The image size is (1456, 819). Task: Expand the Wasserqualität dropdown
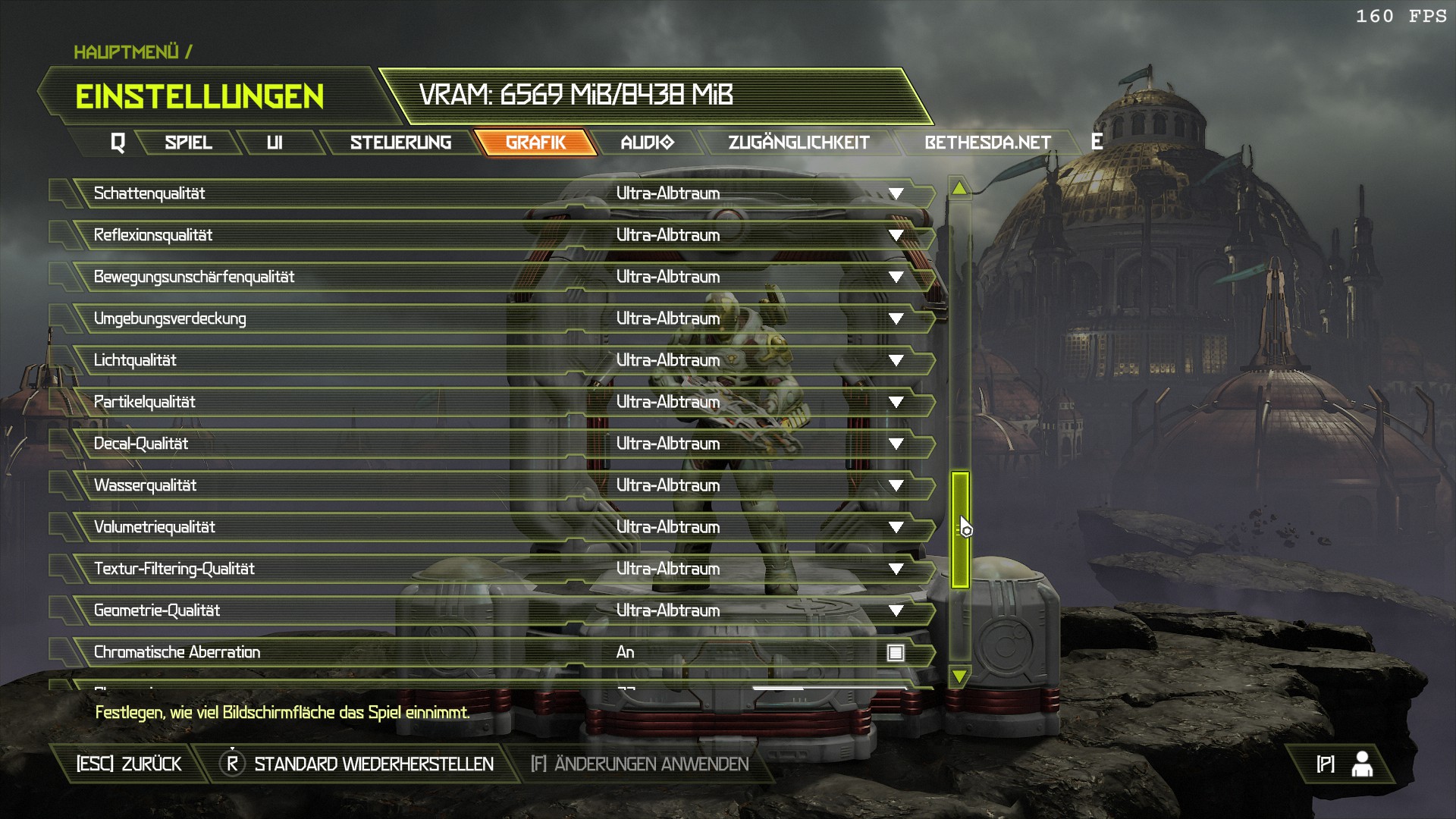point(896,486)
